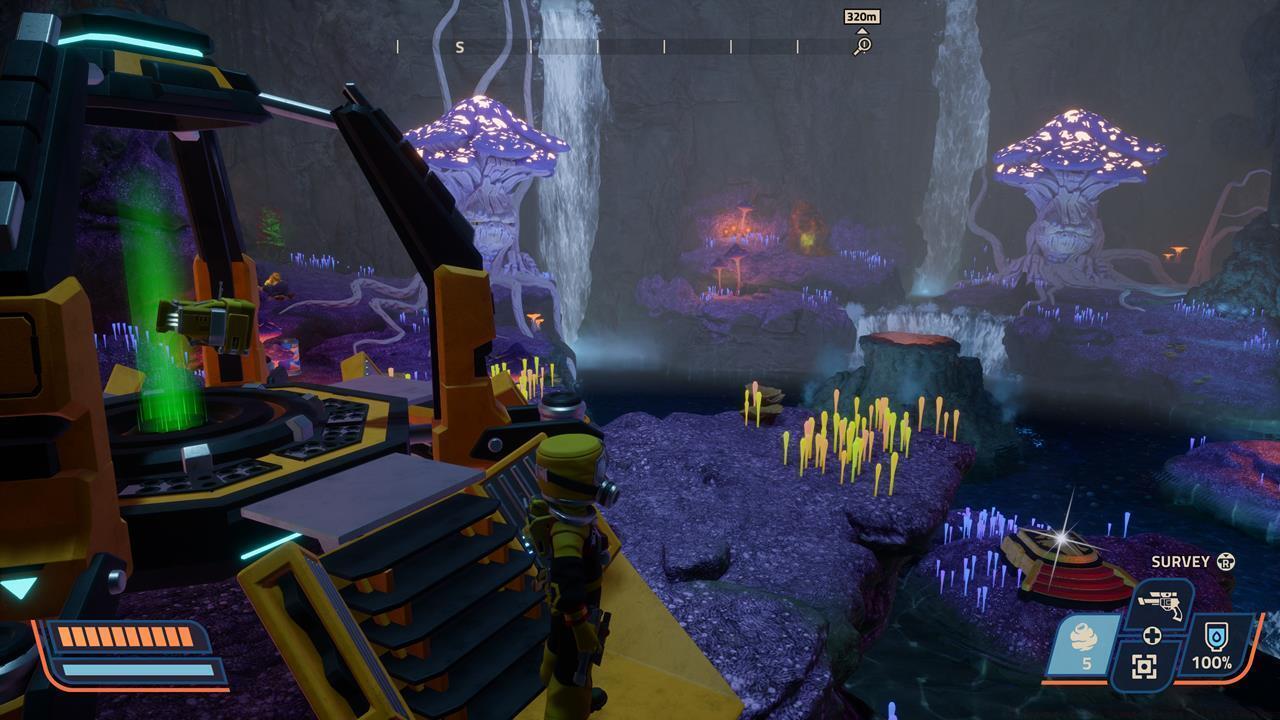Select the pistol weapon icon in HUD

(x=1158, y=602)
